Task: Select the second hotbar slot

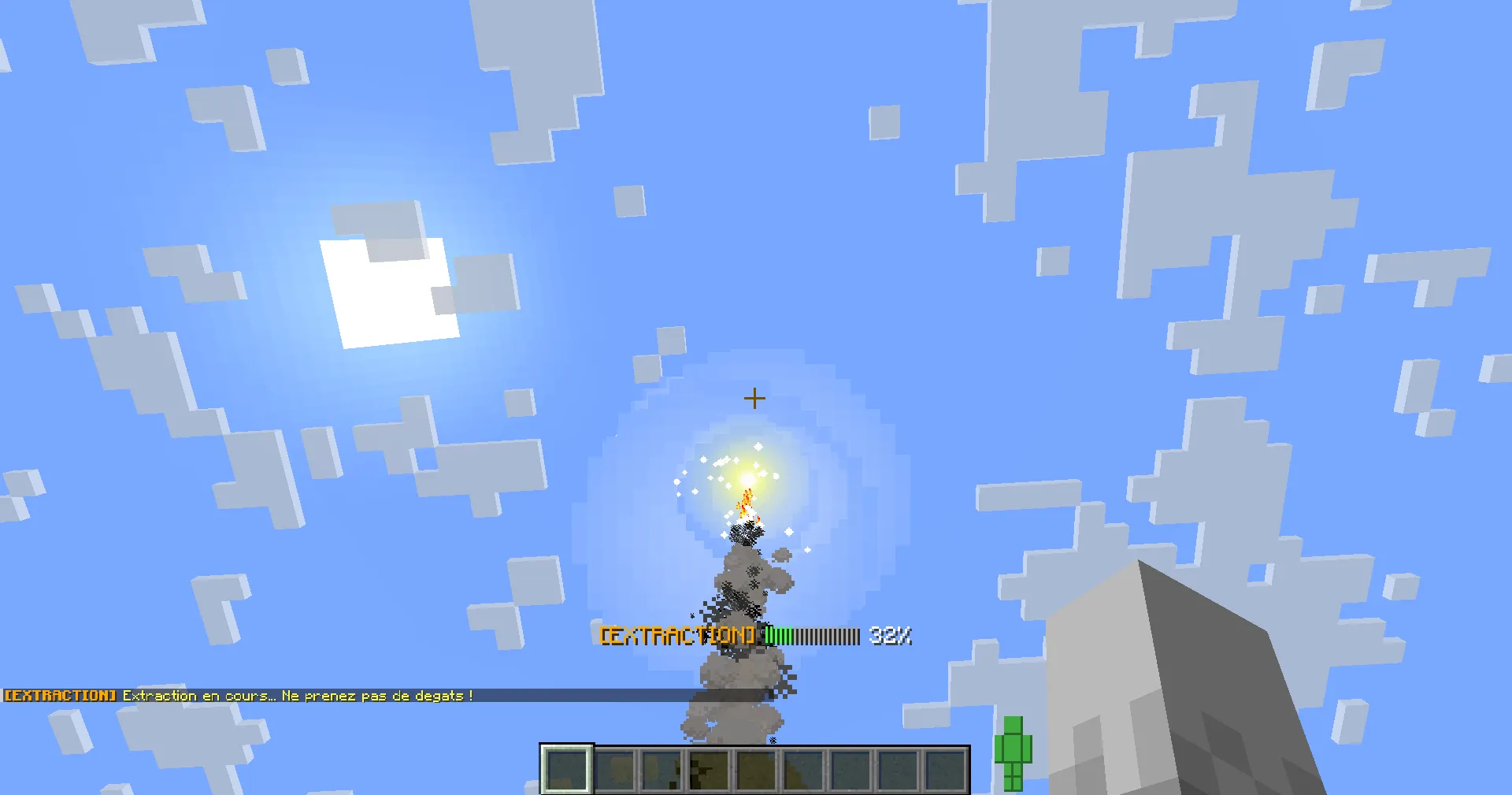Action: pyautogui.click(x=613, y=768)
